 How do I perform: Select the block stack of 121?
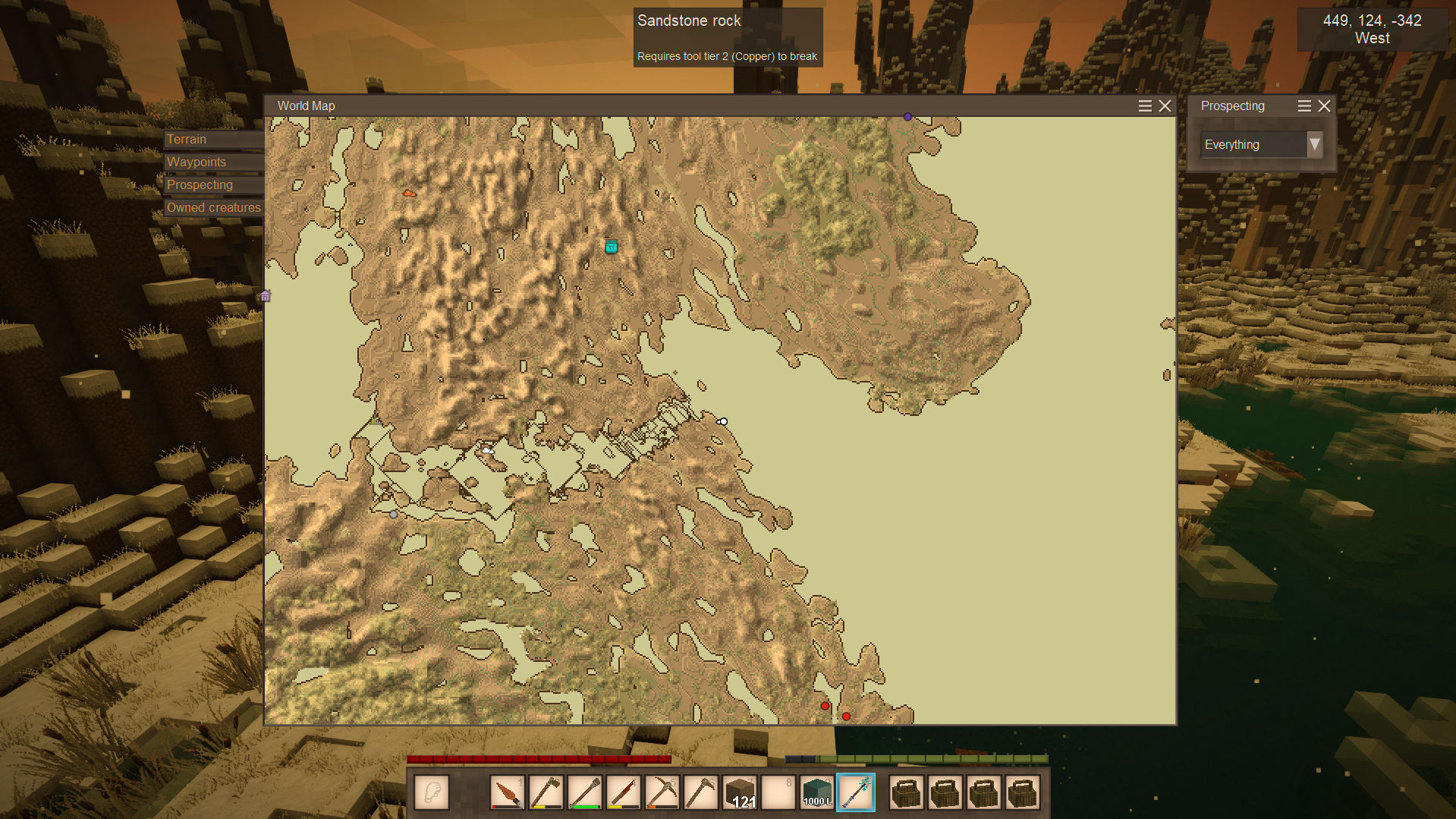740,793
